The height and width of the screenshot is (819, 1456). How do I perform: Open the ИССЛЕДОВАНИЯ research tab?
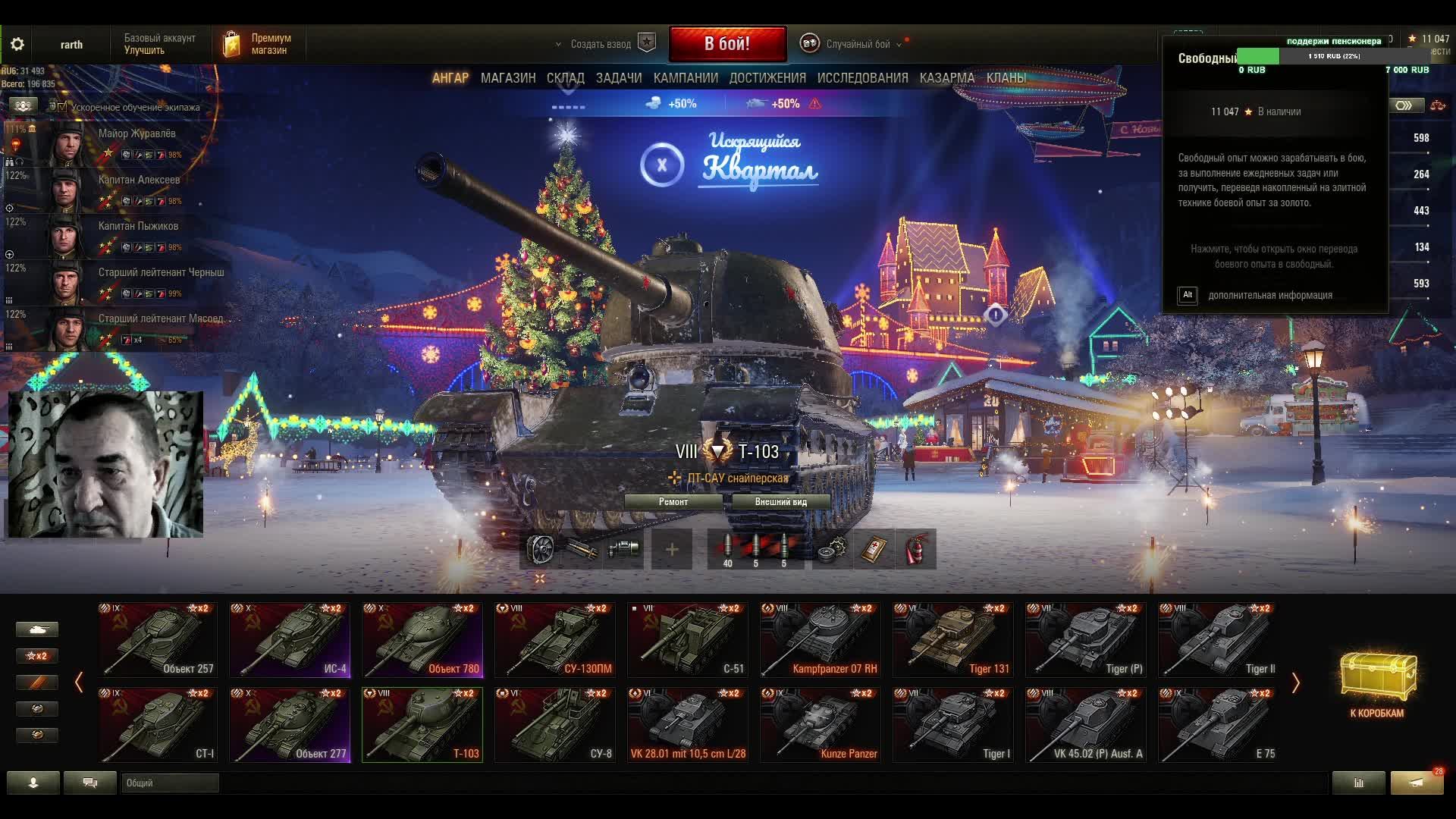coord(862,78)
